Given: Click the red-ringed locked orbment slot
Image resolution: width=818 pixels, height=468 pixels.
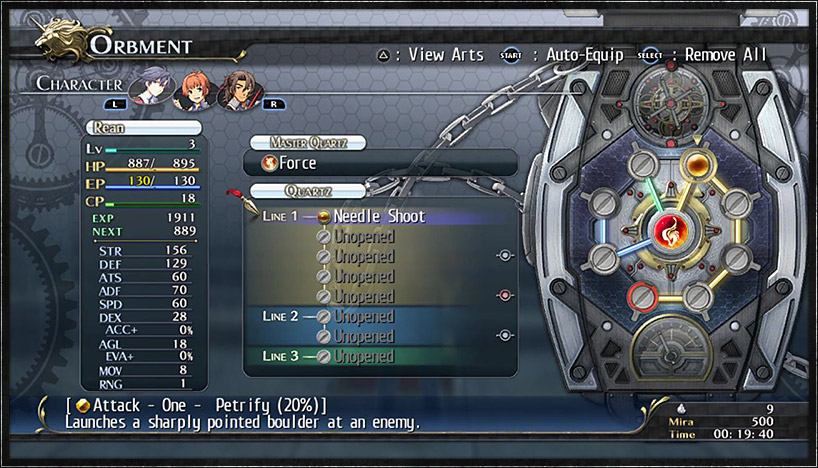Looking at the screenshot, I should tap(638, 295).
